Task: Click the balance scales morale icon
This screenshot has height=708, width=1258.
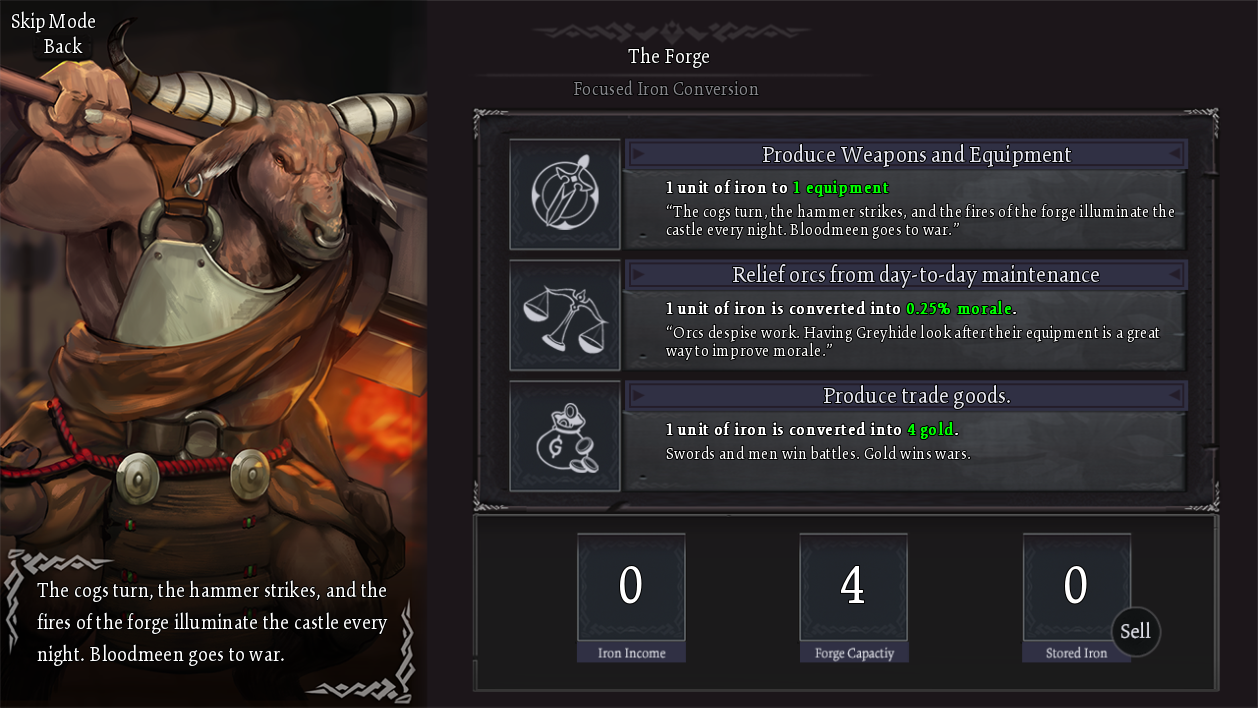Action: coord(565,315)
